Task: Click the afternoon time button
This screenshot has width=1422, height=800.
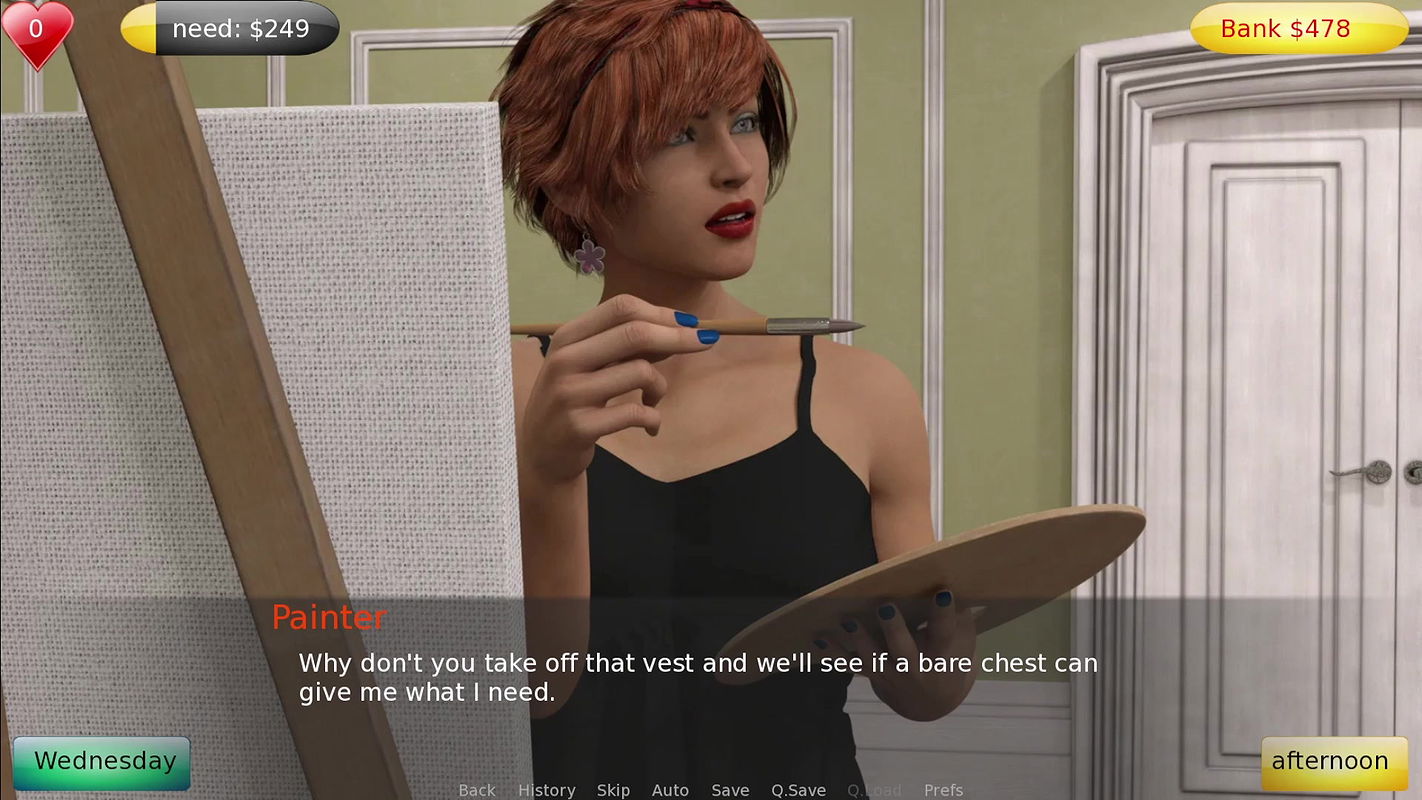Action: (1328, 762)
